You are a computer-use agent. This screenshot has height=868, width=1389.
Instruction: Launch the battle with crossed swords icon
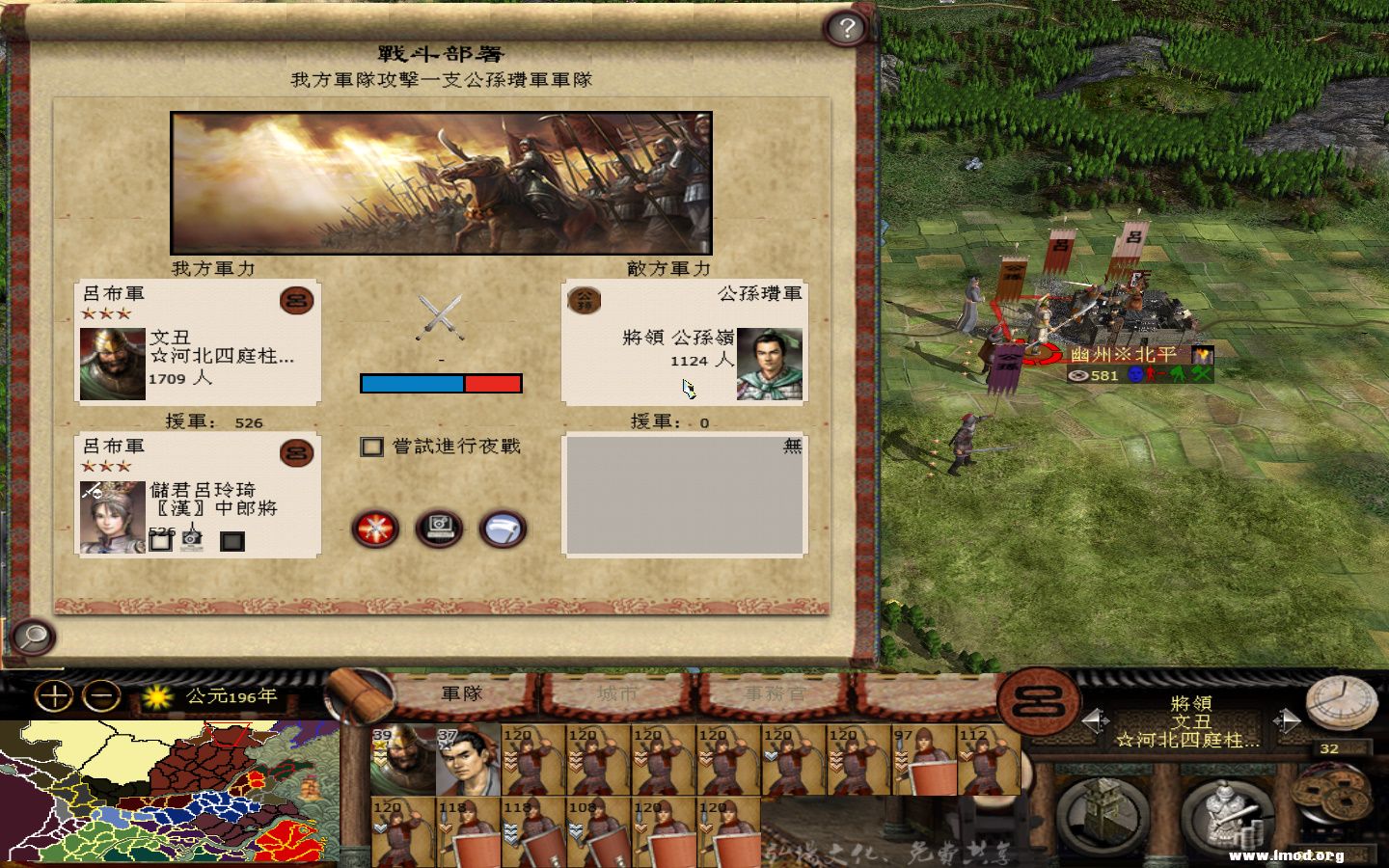click(374, 529)
